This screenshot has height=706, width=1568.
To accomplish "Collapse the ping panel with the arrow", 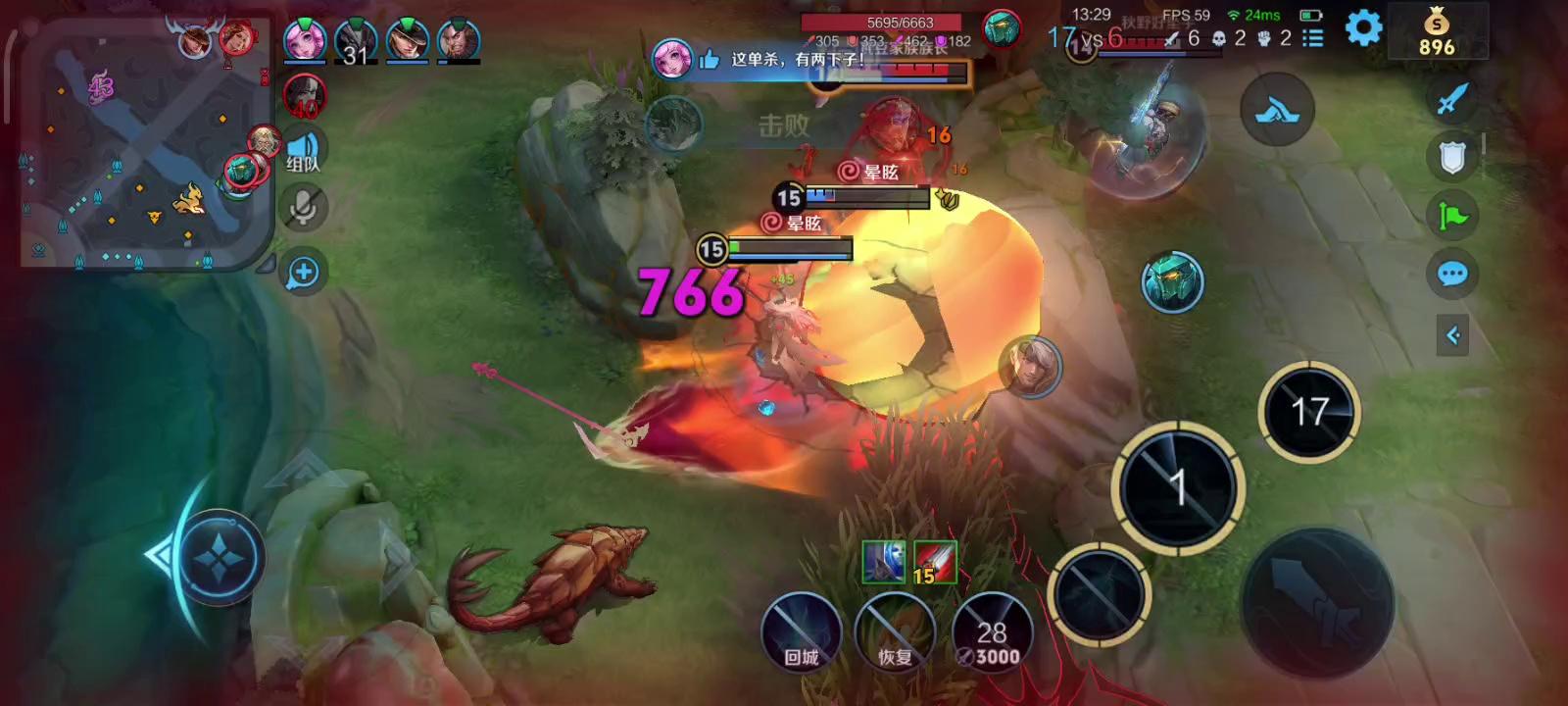I will (x=1452, y=335).
